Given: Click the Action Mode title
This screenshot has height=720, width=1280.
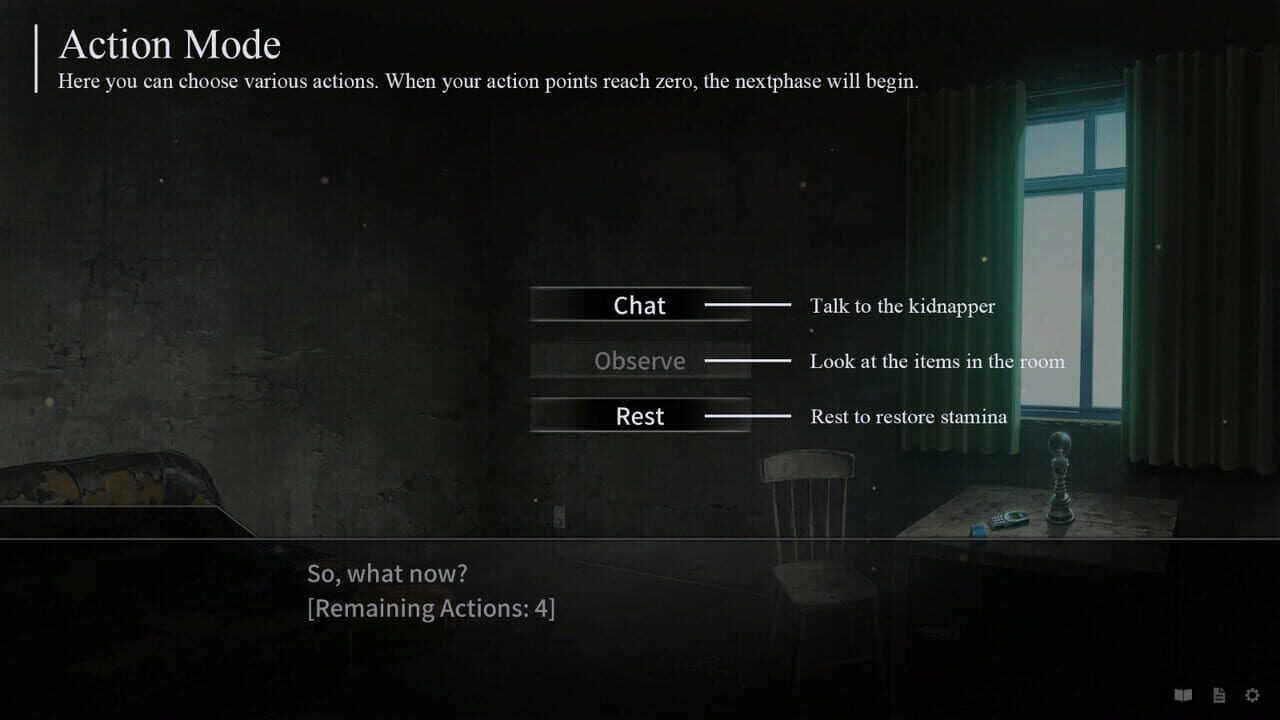Looking at the screenshot, I should pyautogui.click(x=170, y=44).
